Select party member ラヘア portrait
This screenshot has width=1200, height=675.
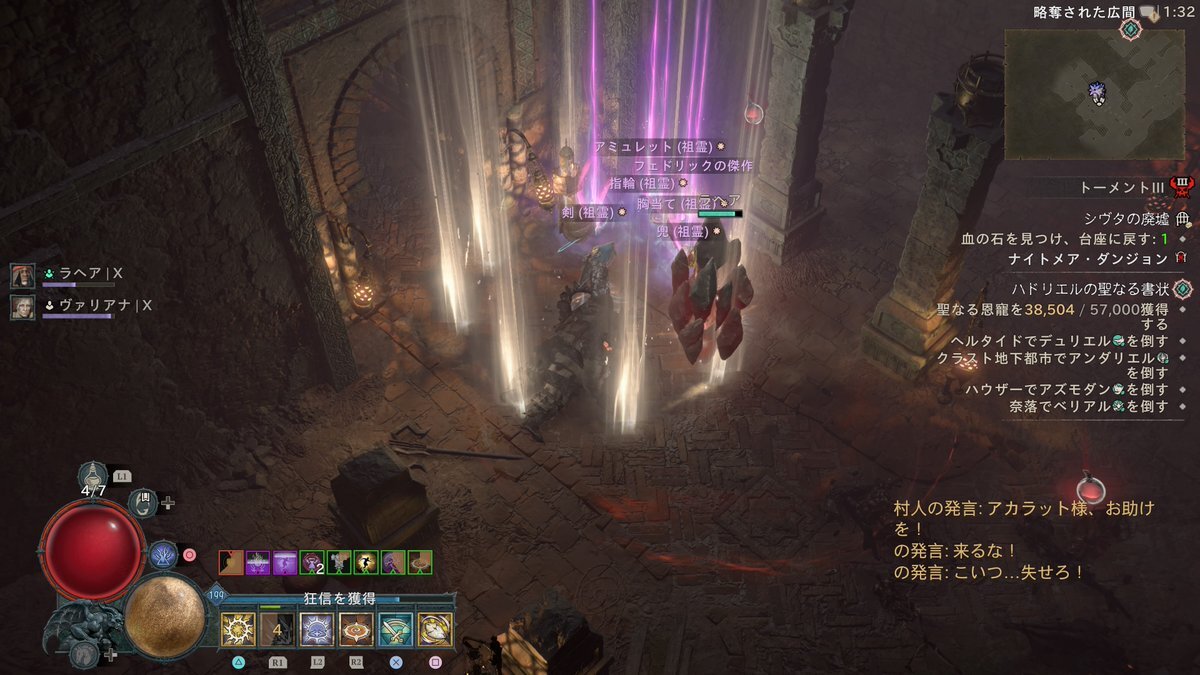23,275
